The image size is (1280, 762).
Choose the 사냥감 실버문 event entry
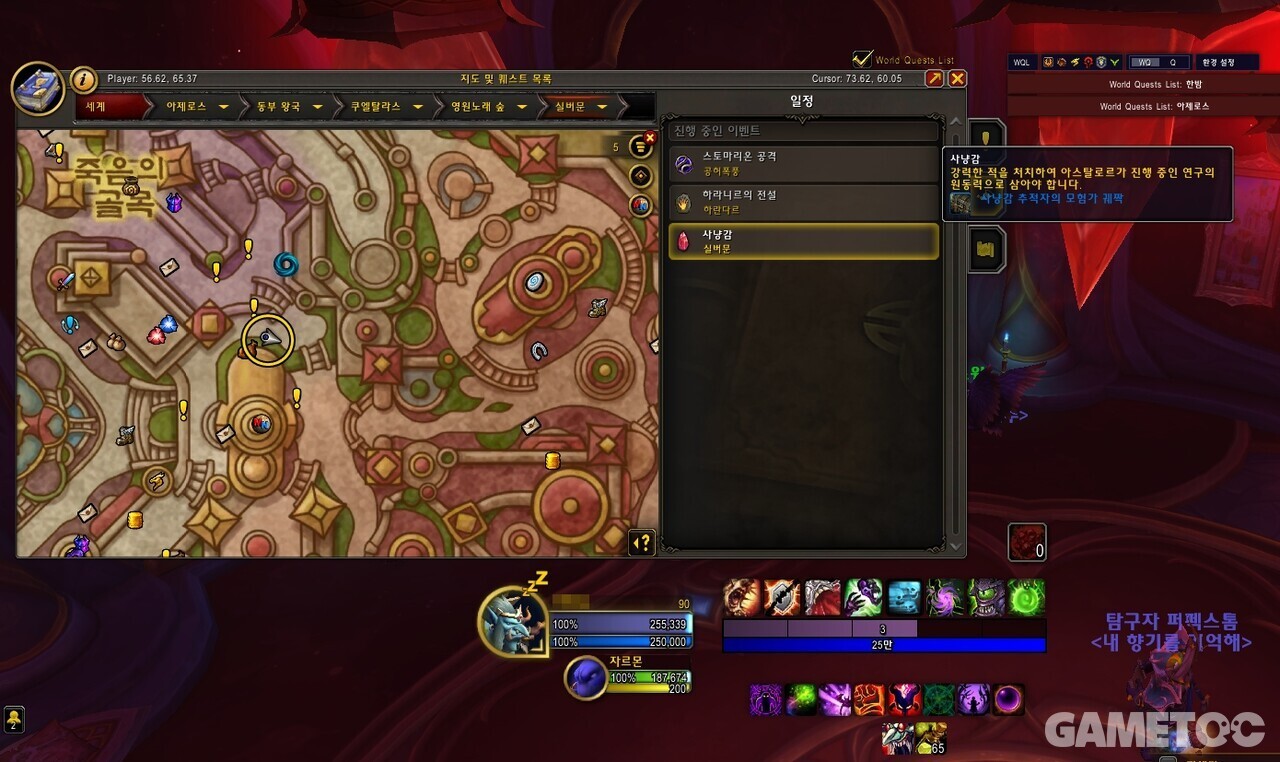click(803, 241)
